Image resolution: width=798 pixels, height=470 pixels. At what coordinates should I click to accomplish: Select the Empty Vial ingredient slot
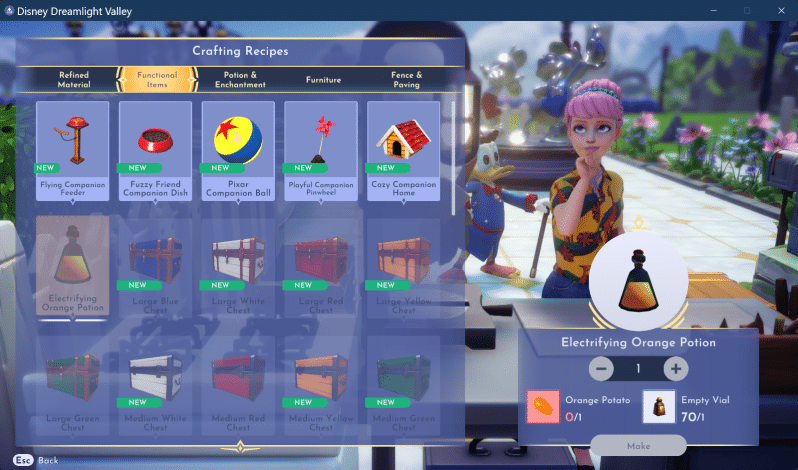click(x=657, y=407)
